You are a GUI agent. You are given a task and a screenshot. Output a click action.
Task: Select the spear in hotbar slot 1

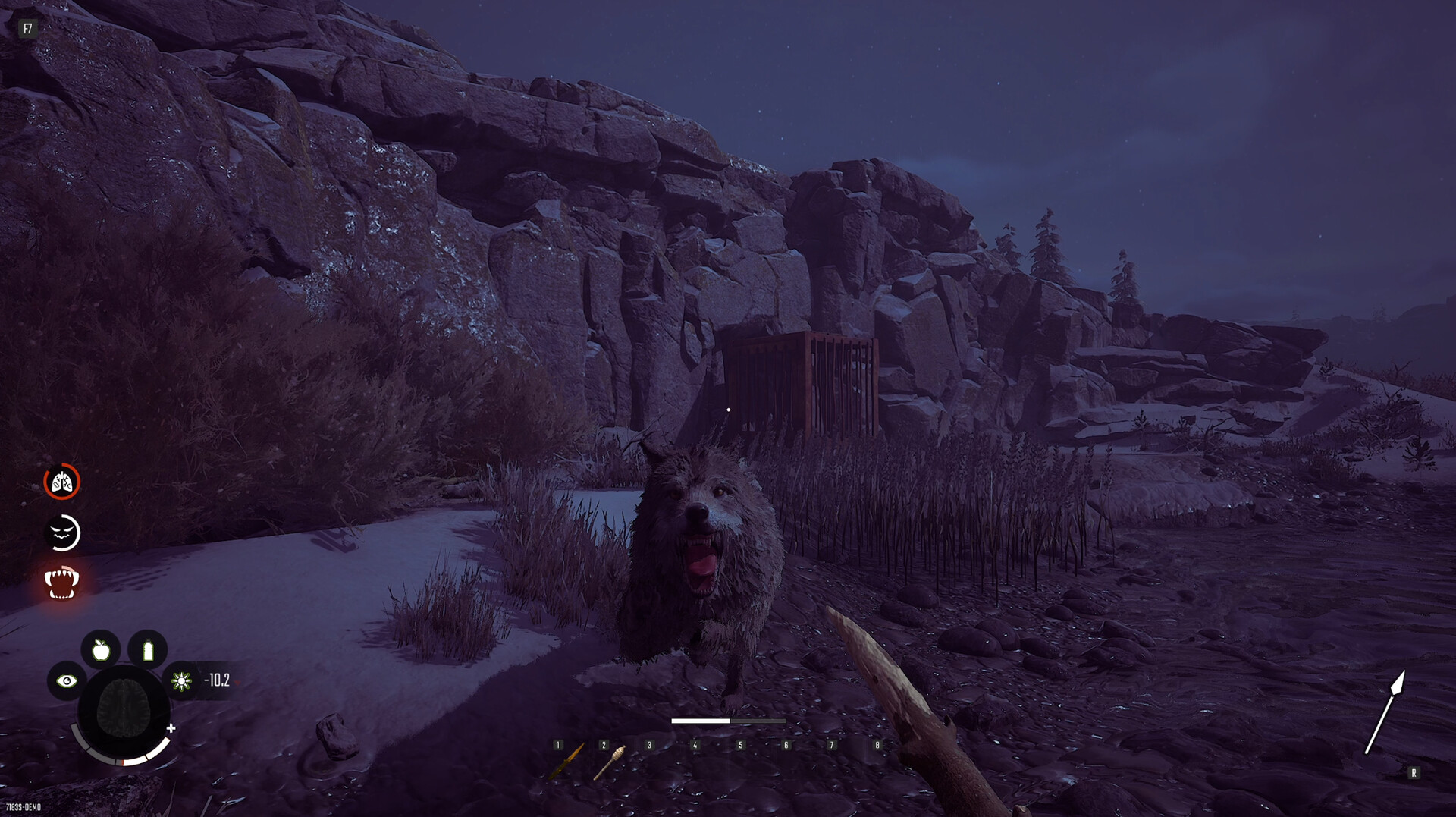[567, 763]
